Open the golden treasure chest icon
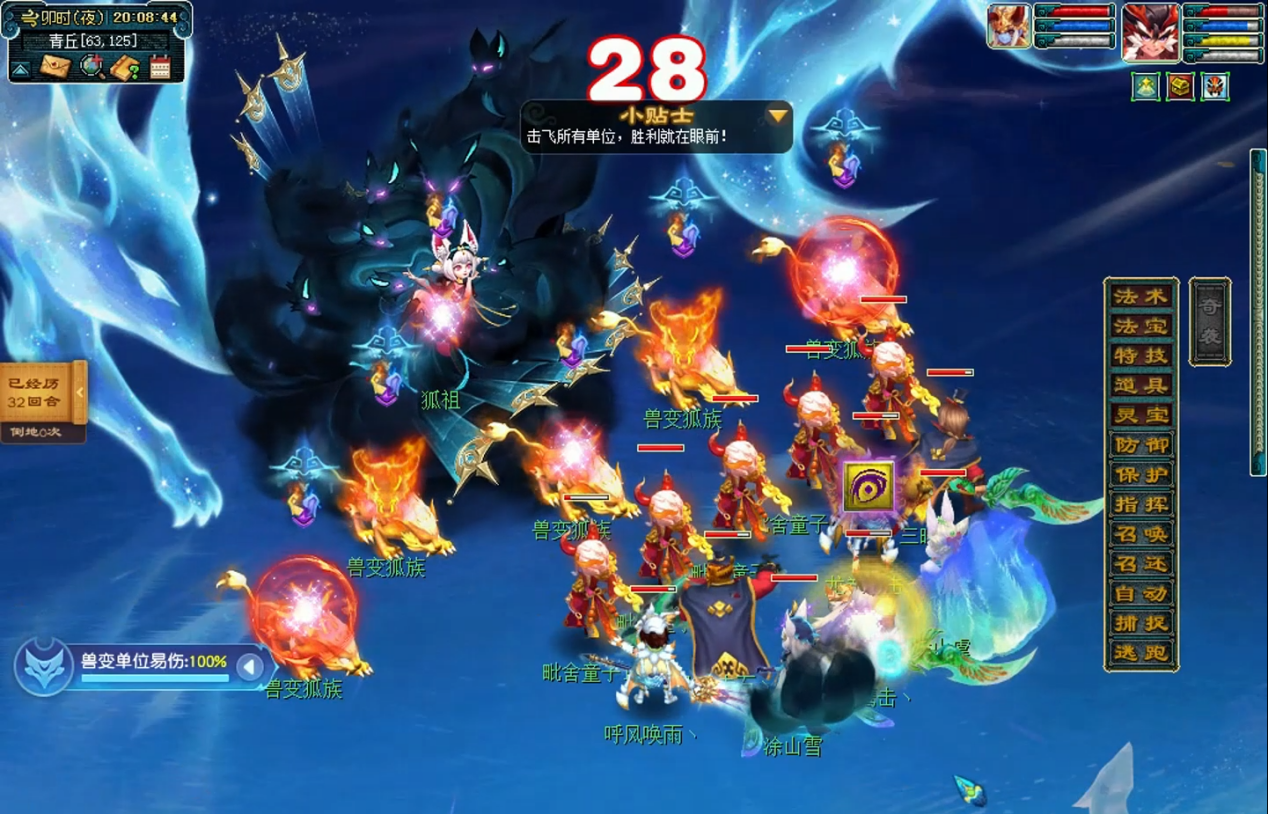1268x814 pixels. [x=1180, y=87]
